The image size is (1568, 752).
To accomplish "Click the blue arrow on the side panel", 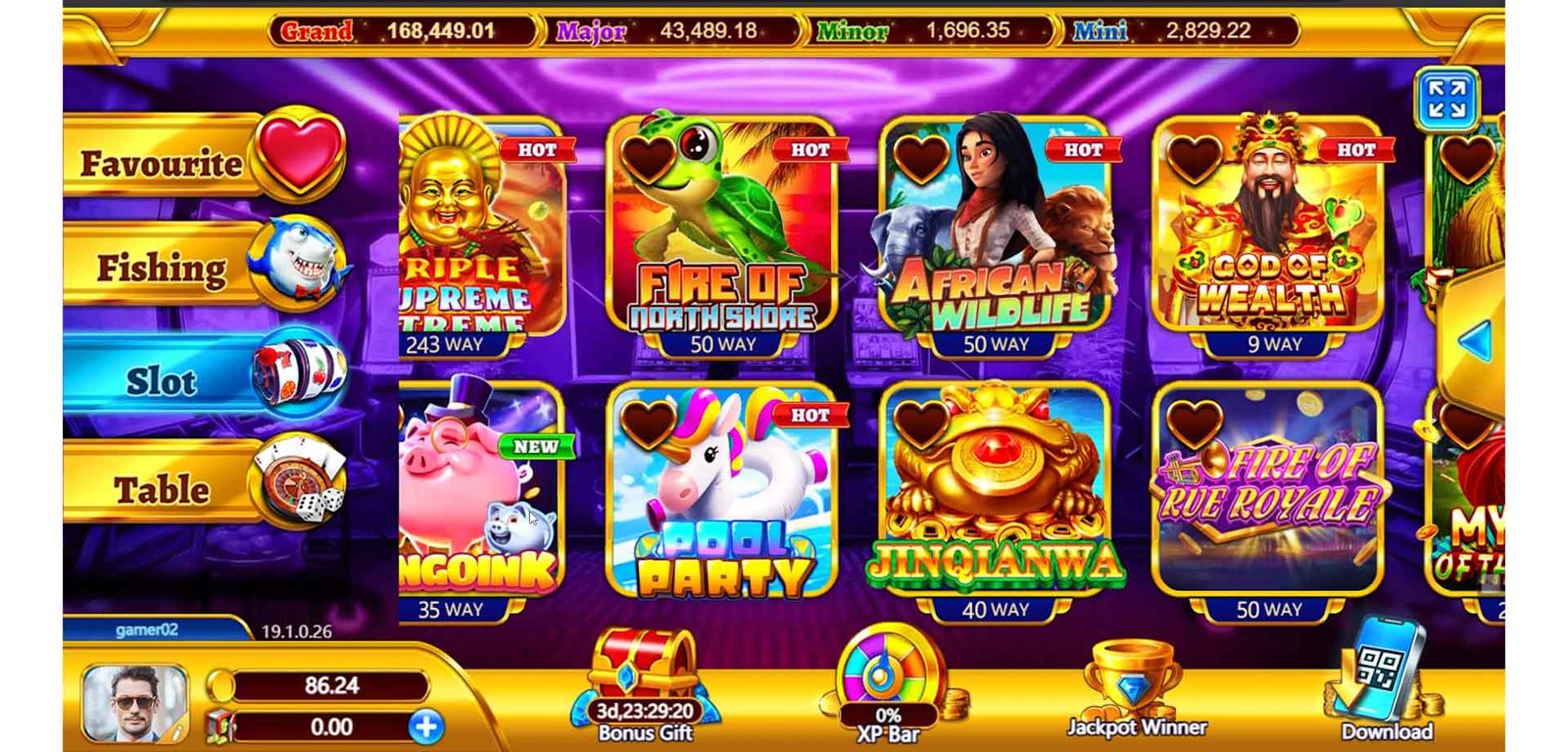I will [1475, 342].
